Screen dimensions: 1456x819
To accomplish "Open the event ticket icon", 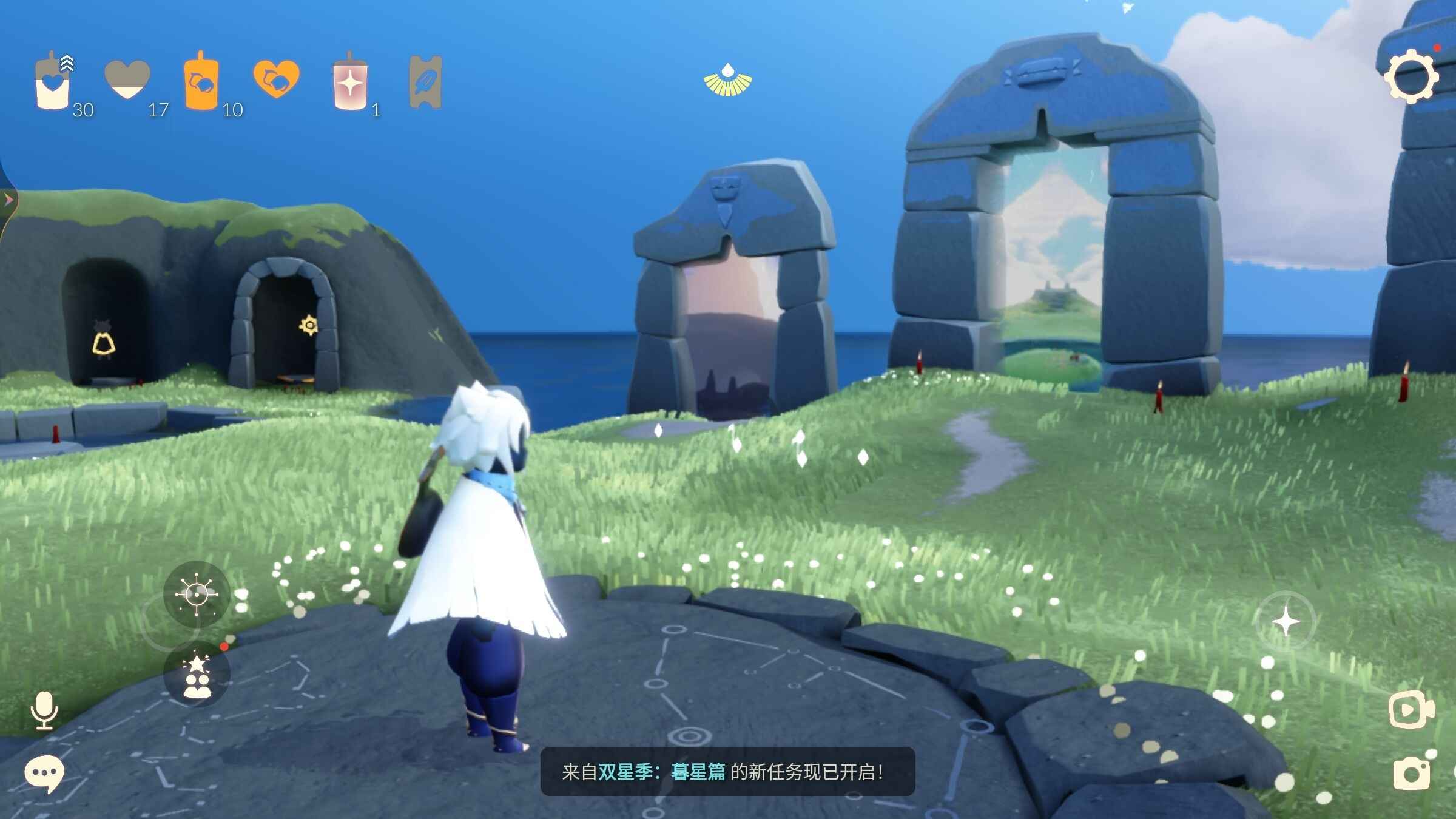I will [426, 83].
